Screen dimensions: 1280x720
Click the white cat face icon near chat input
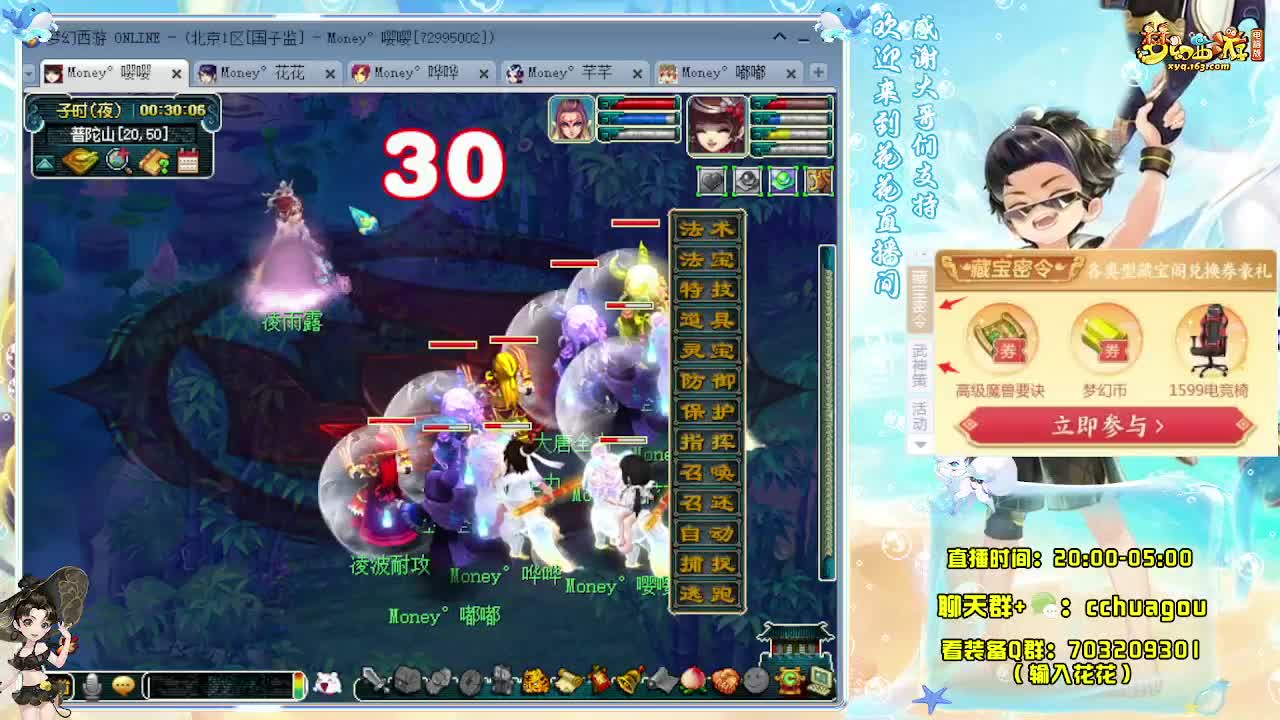[x=328, y=686]
